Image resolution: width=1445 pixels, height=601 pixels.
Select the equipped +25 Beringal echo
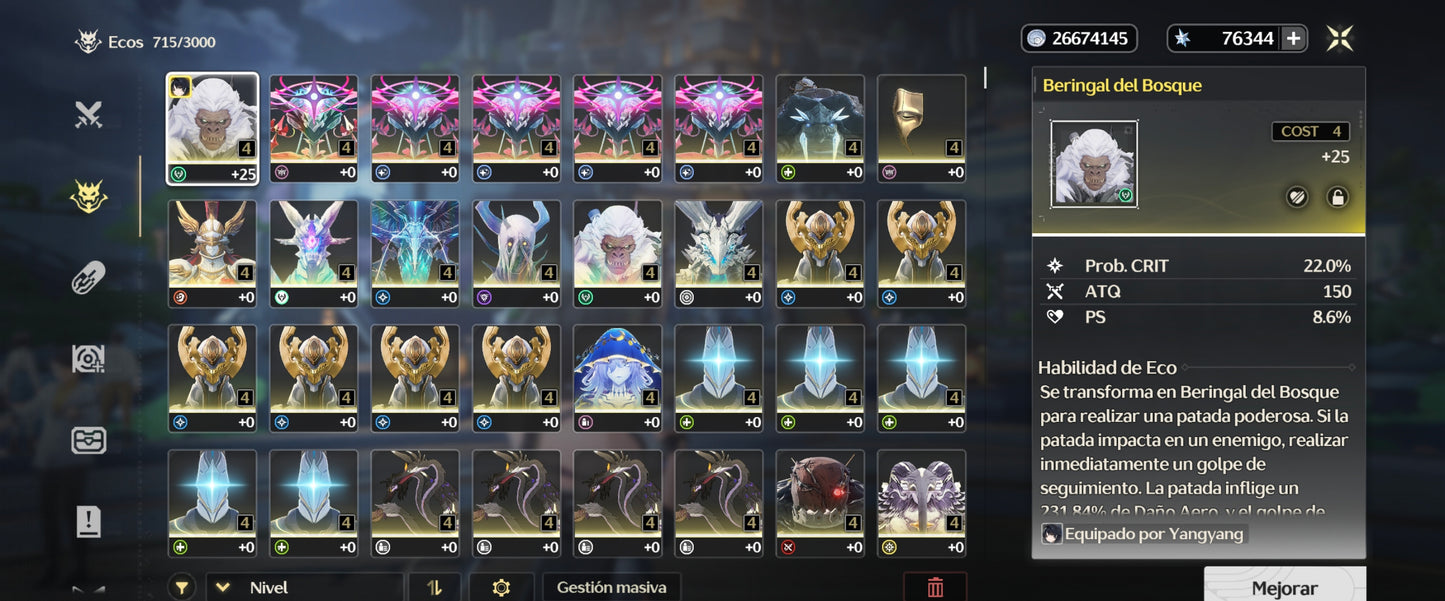tap(212, 129)
